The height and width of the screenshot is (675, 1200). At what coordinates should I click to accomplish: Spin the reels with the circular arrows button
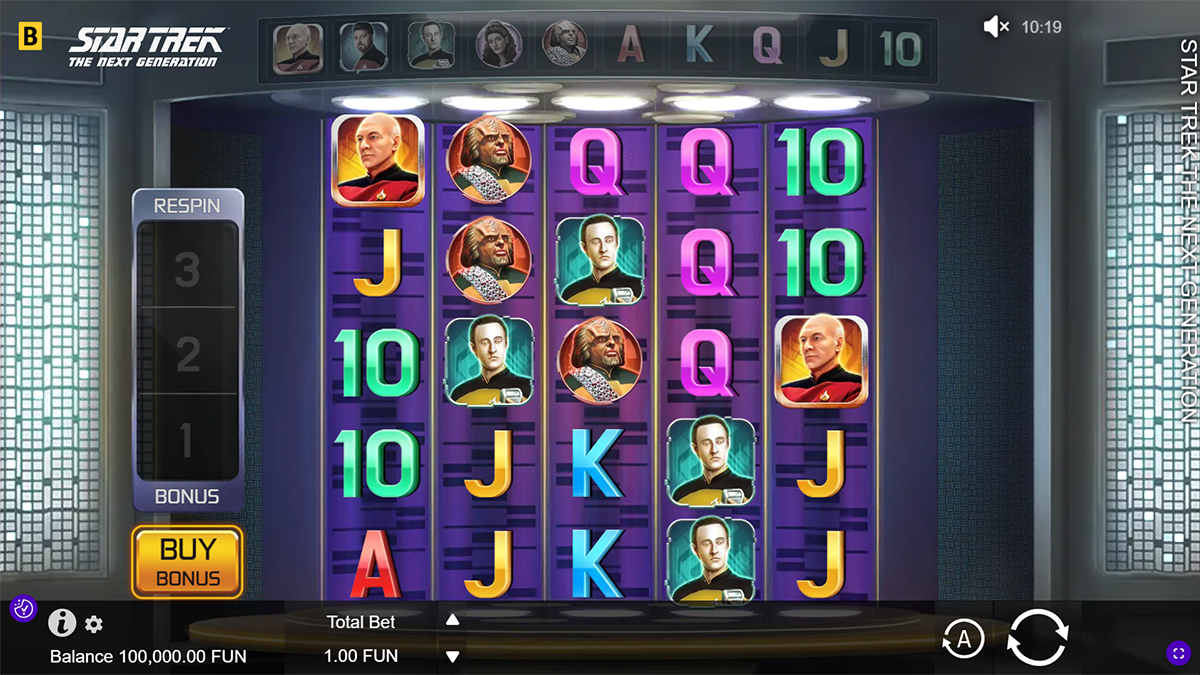(x=1038, y=638)
